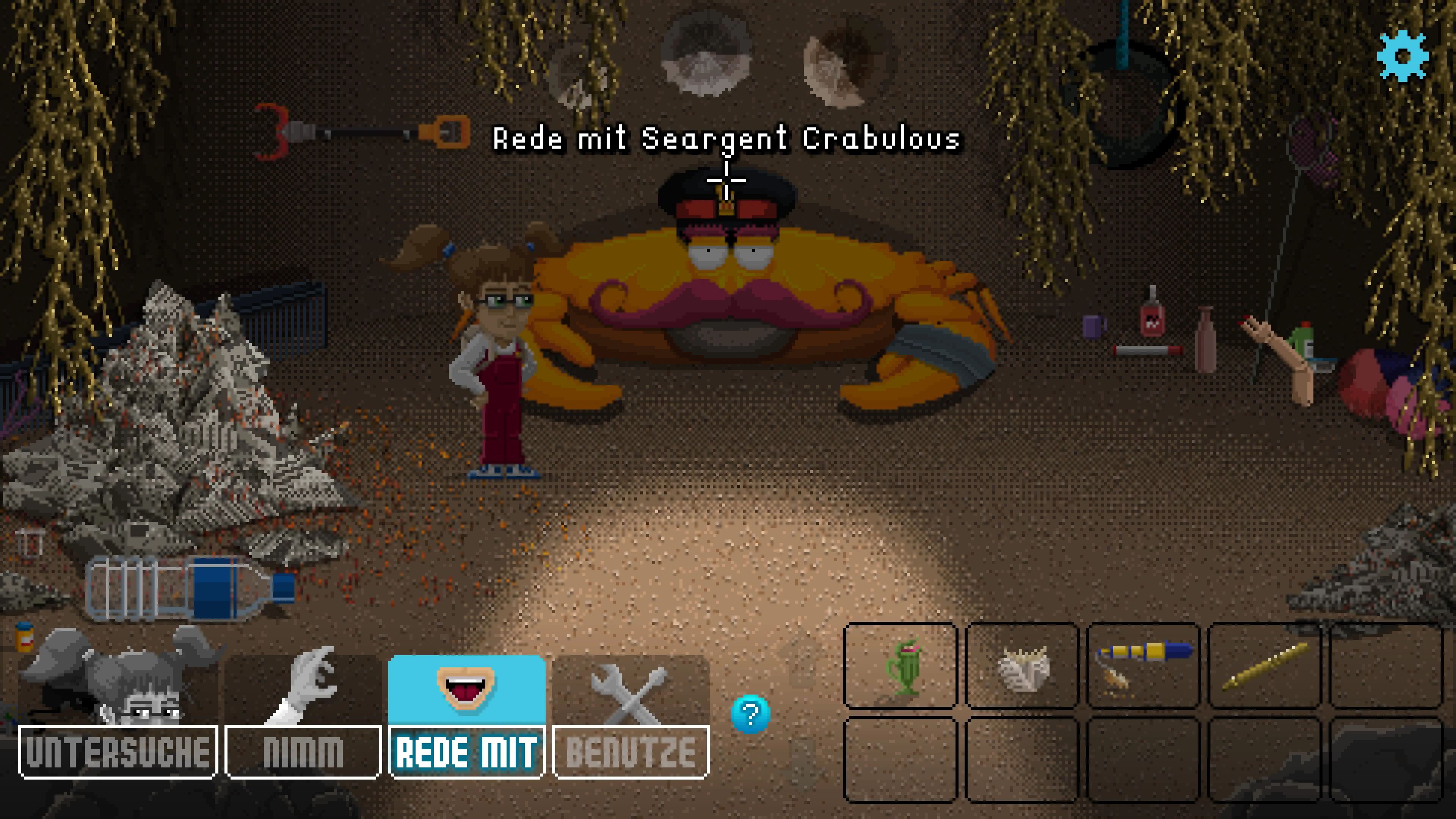Click the blue question mark hint icon

pyautogui.click(x=751, y=713)
